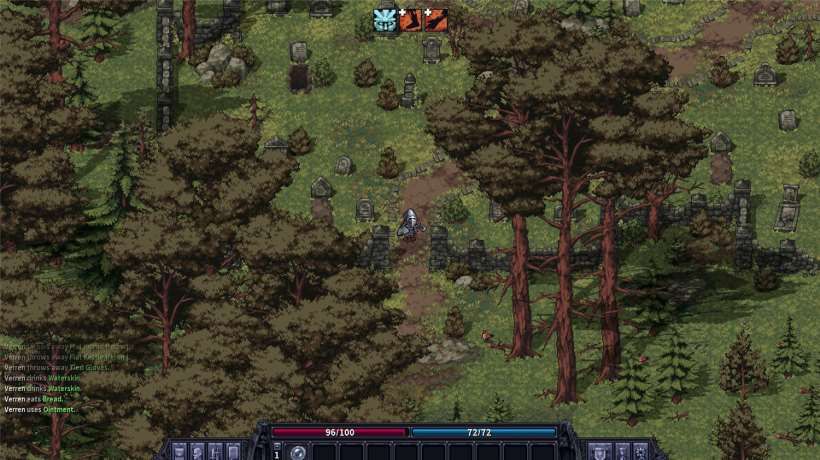Open settings with the gear button
The height and width of the screenshot is (460, 820).
(640, 451)
